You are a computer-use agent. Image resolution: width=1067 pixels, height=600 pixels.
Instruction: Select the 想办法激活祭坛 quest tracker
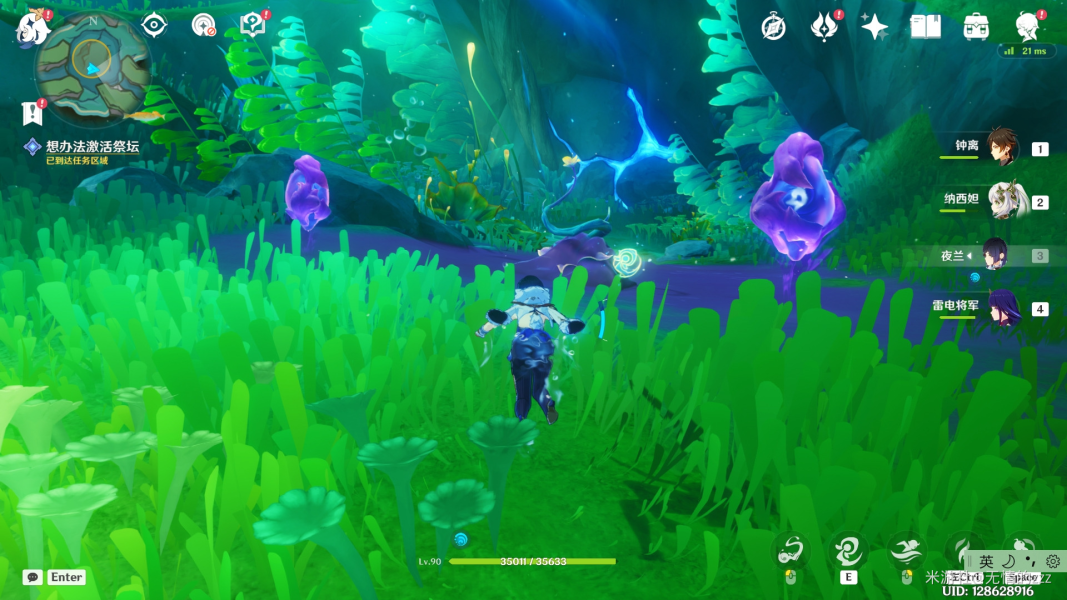(92, 147)
